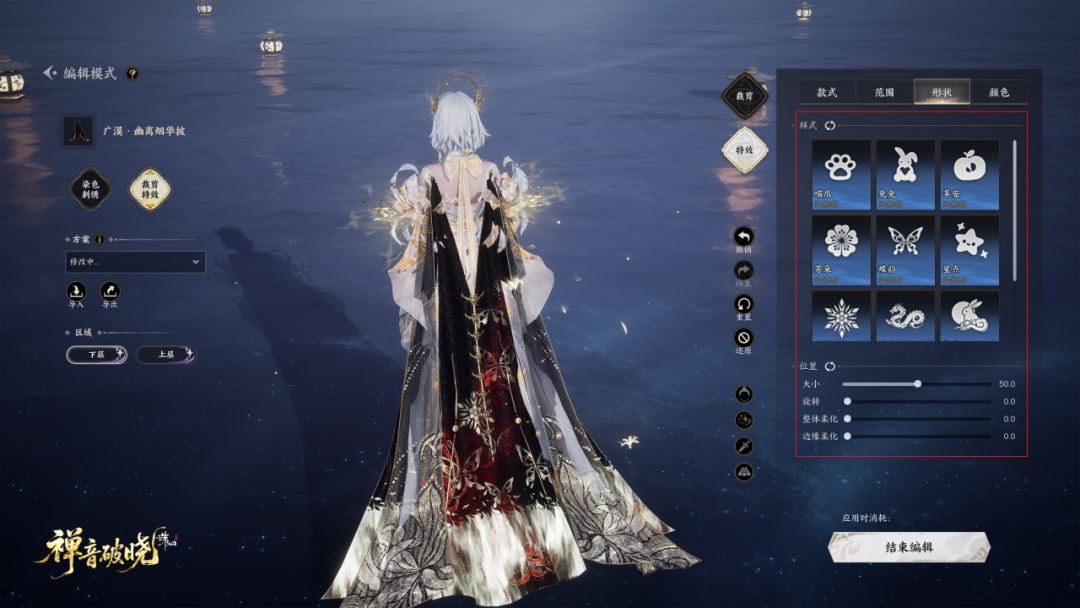Go back using the 编辑模式 arrow
1080x608 pixels.
tap(49, 73)
